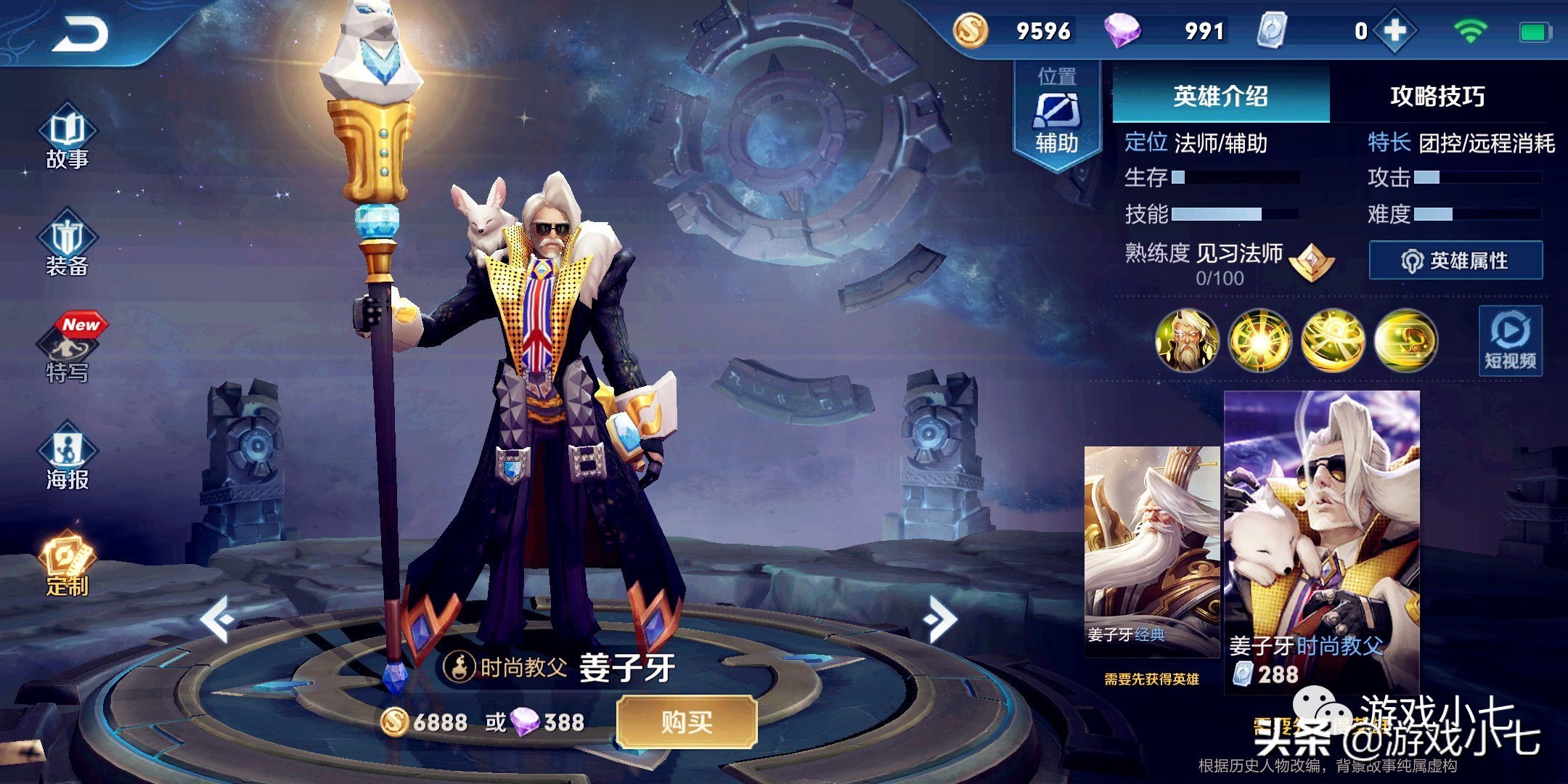Open the 英雄属性 hero attributes panel
Image resolution: width=1568 pixels, height=784 pixels.
(x=1455, y=260)
